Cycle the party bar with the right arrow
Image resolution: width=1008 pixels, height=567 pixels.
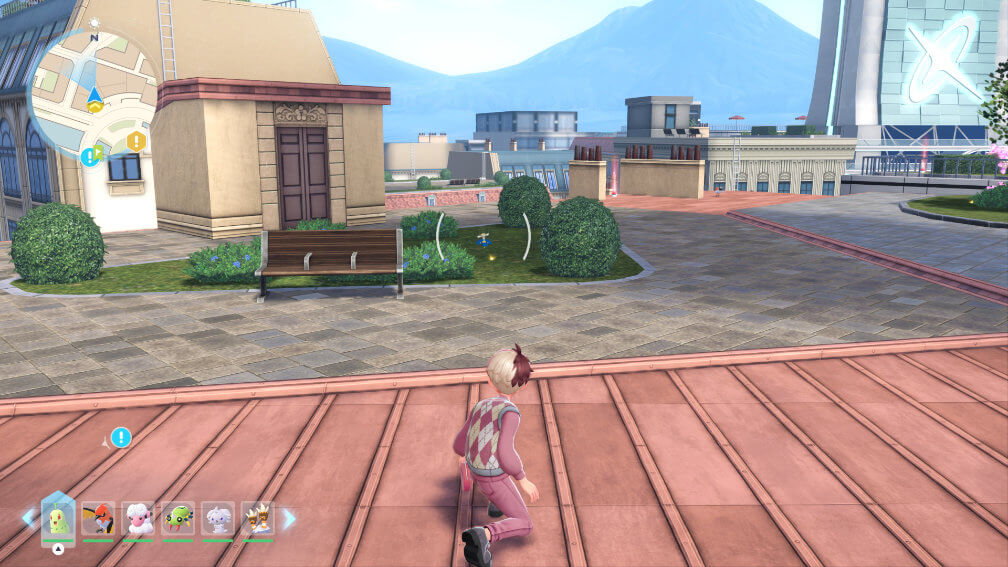click(x=289, y=518)
